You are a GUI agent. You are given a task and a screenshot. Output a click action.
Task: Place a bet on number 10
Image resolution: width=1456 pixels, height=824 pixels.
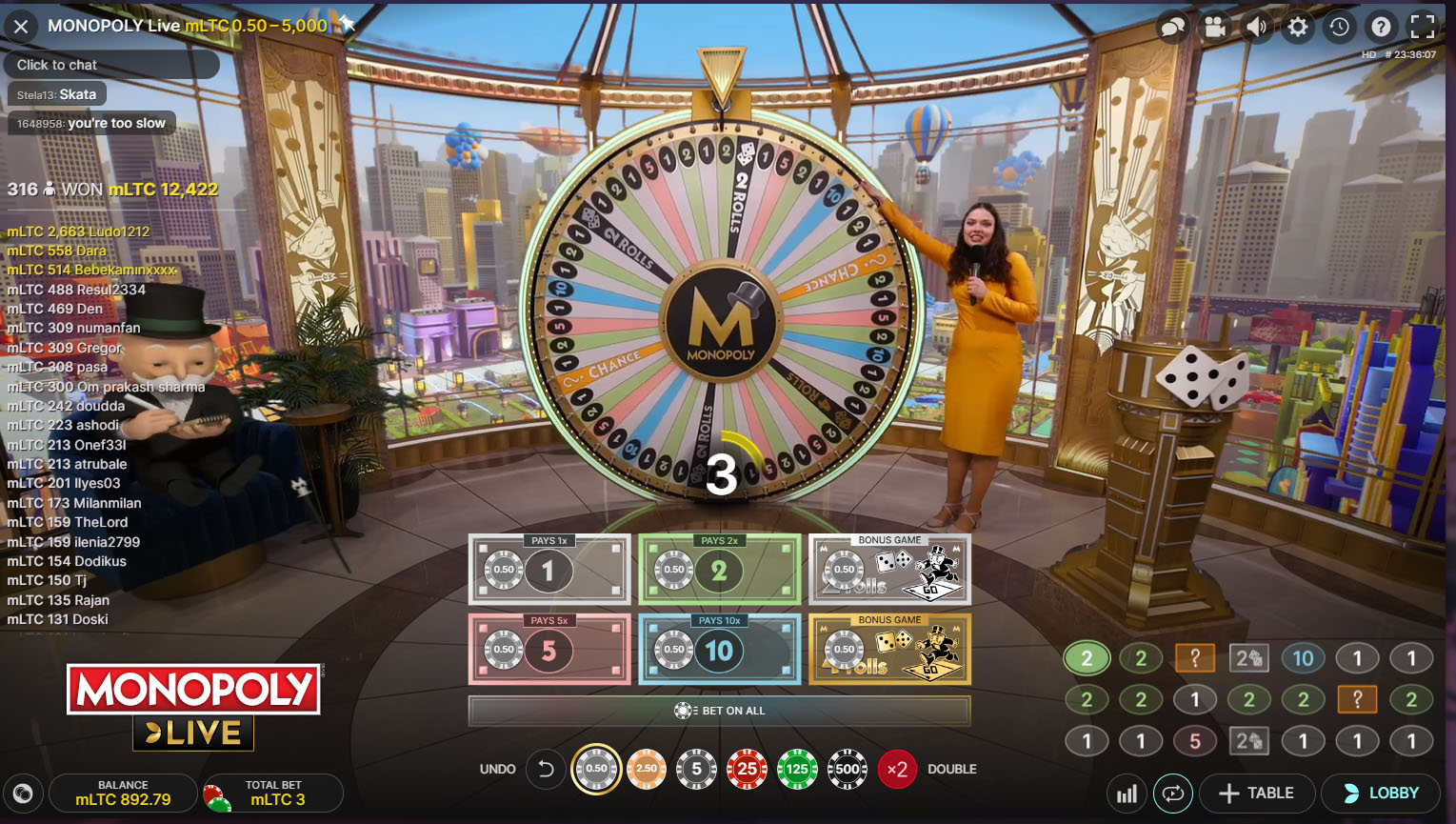[x=719, y=650]
